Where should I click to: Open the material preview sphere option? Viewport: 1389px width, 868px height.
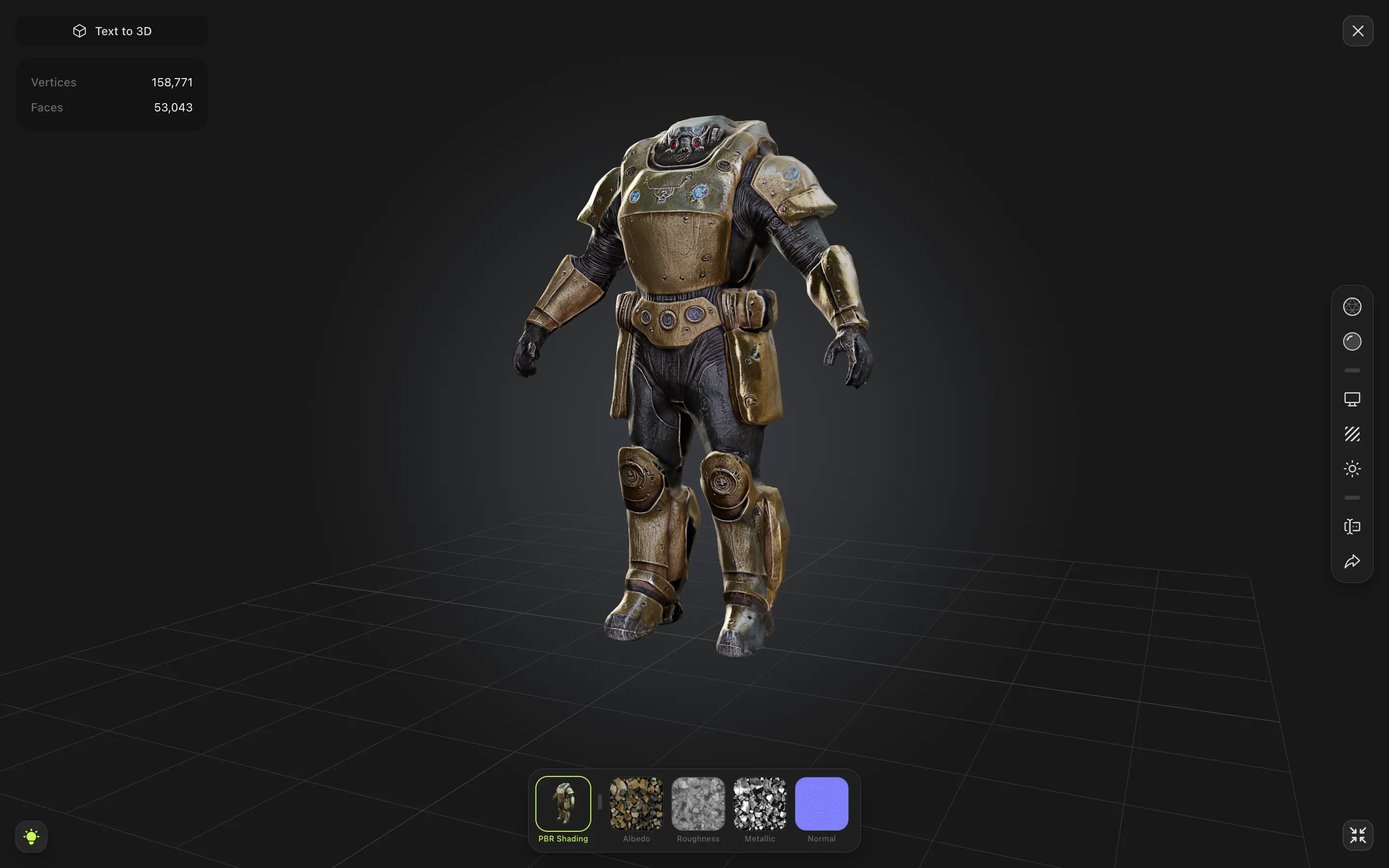1352,341
